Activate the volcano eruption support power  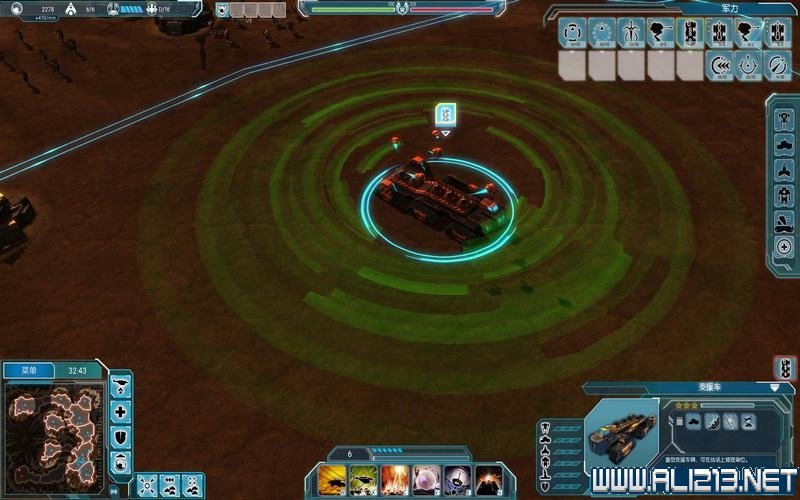488,479
